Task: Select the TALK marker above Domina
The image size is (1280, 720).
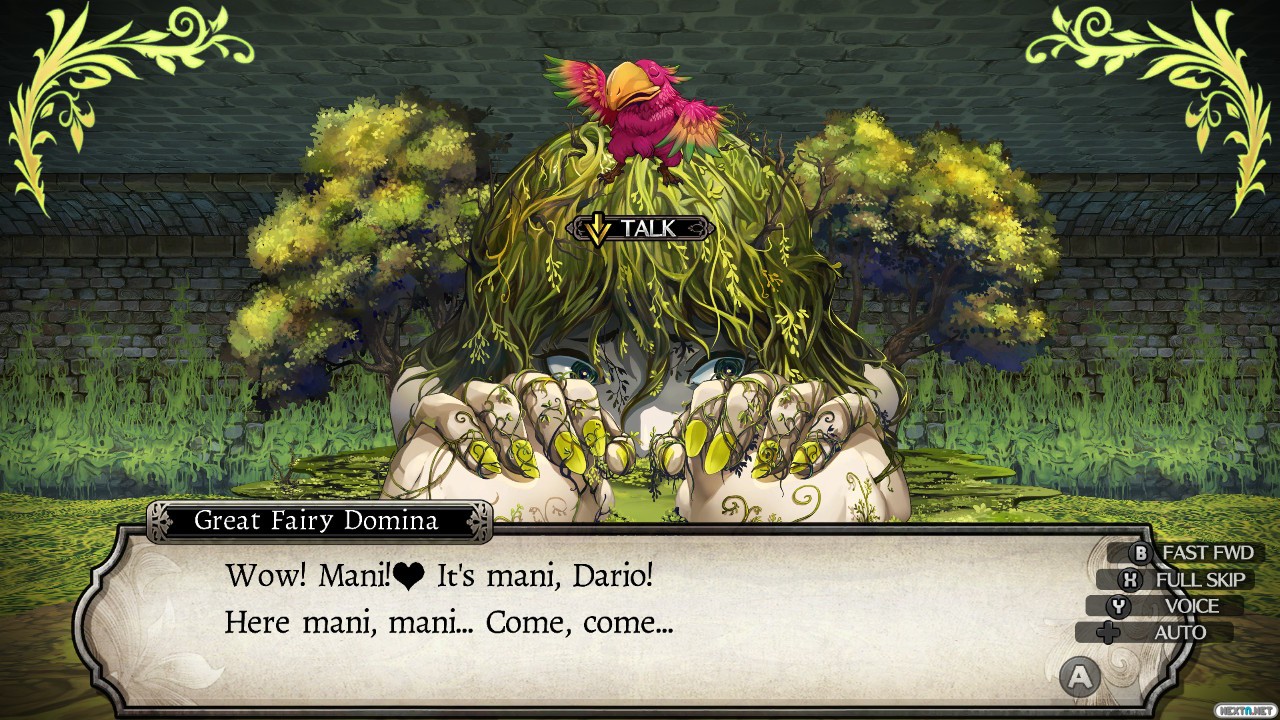Action: (x=640, y=229)
